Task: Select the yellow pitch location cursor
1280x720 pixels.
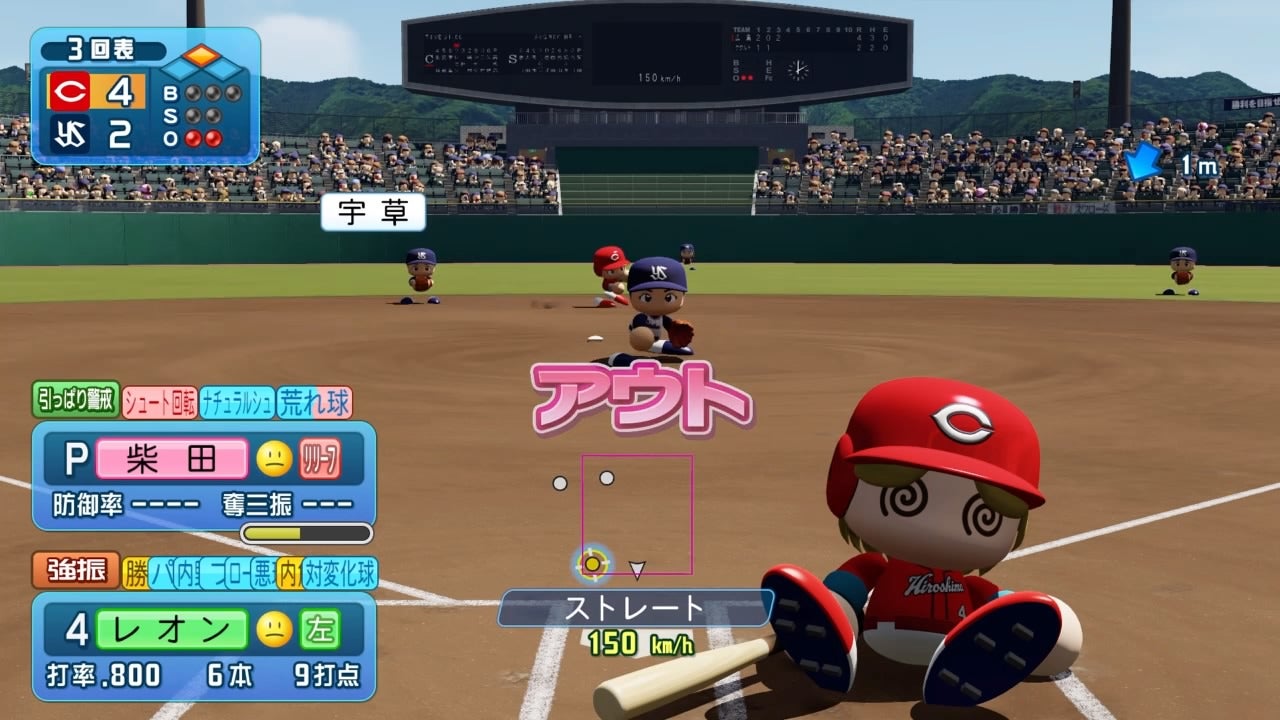Action: tap(592, 564)
